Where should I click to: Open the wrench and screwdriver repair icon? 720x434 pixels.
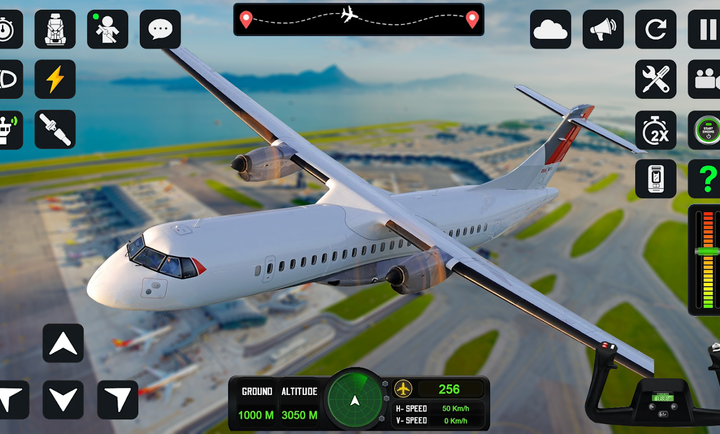click(656, 79)
